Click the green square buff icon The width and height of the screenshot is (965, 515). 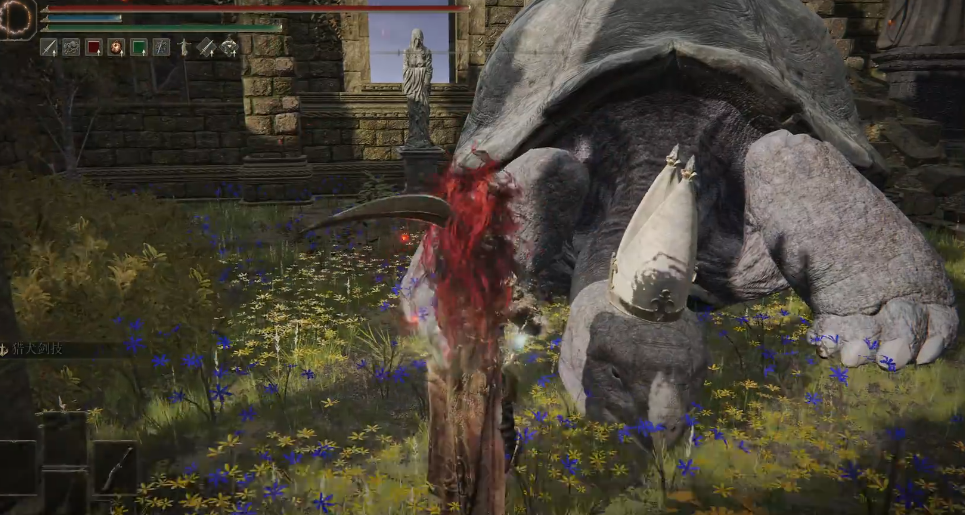(139, 47)
